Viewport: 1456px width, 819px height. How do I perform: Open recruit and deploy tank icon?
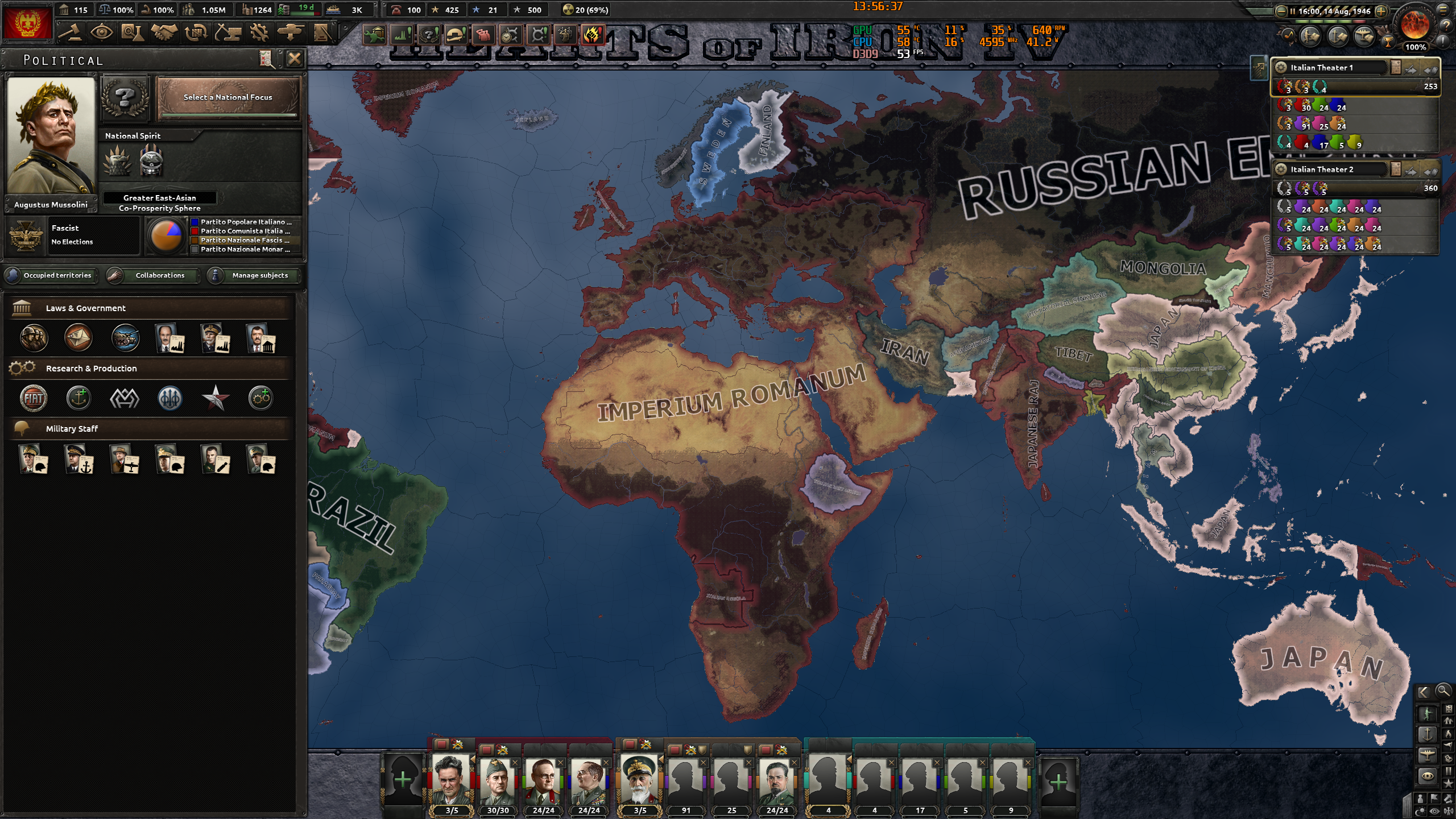(291, 32)
